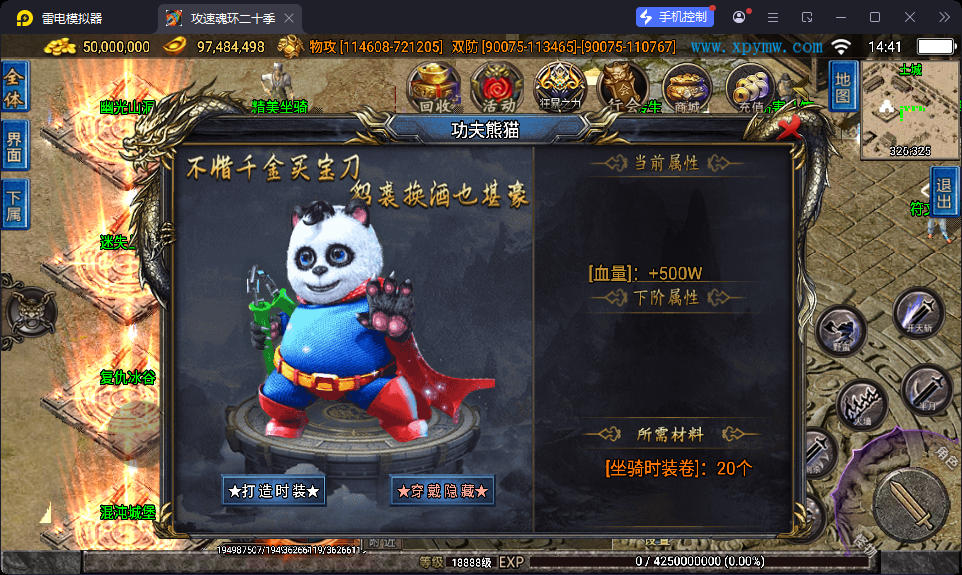Open the 回收 recycle icon

[x=436, y=86]
